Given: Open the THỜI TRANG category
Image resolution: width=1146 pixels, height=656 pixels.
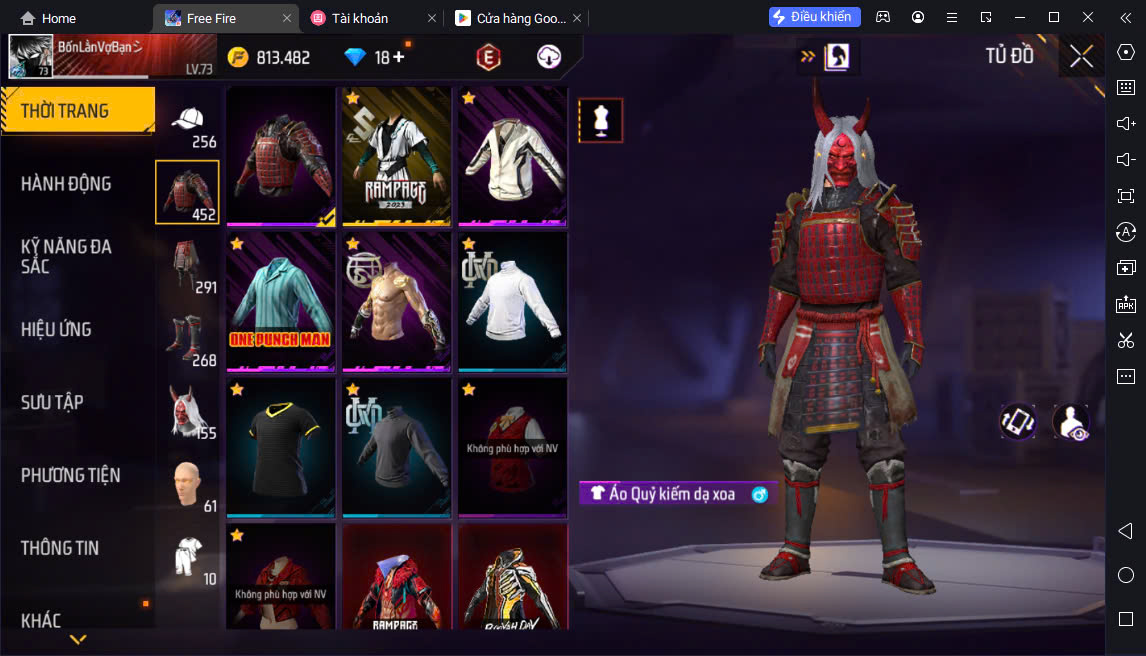Looking at the screenshot, I should coord(77,111).
